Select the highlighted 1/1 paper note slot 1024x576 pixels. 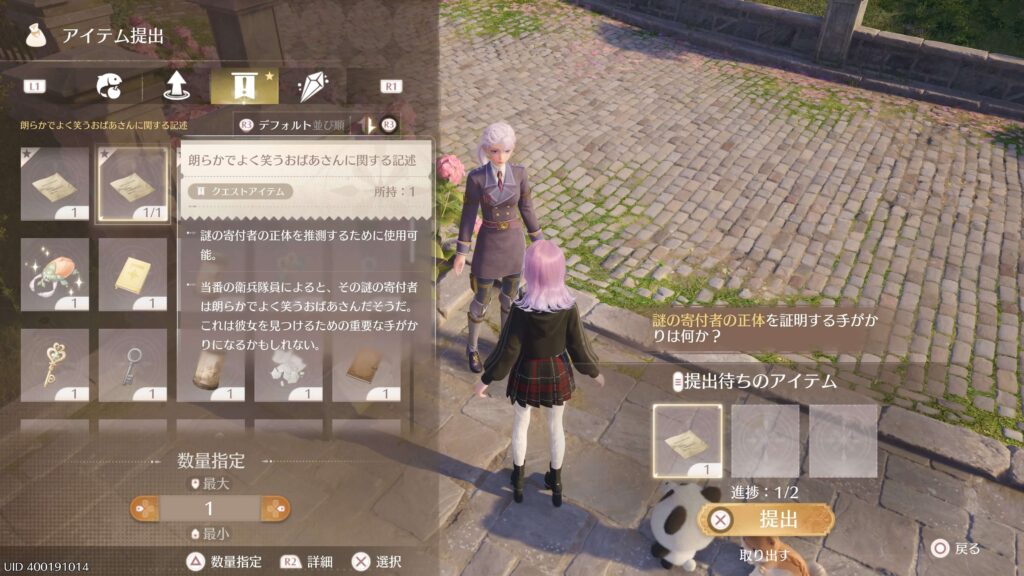pos(132,185)
